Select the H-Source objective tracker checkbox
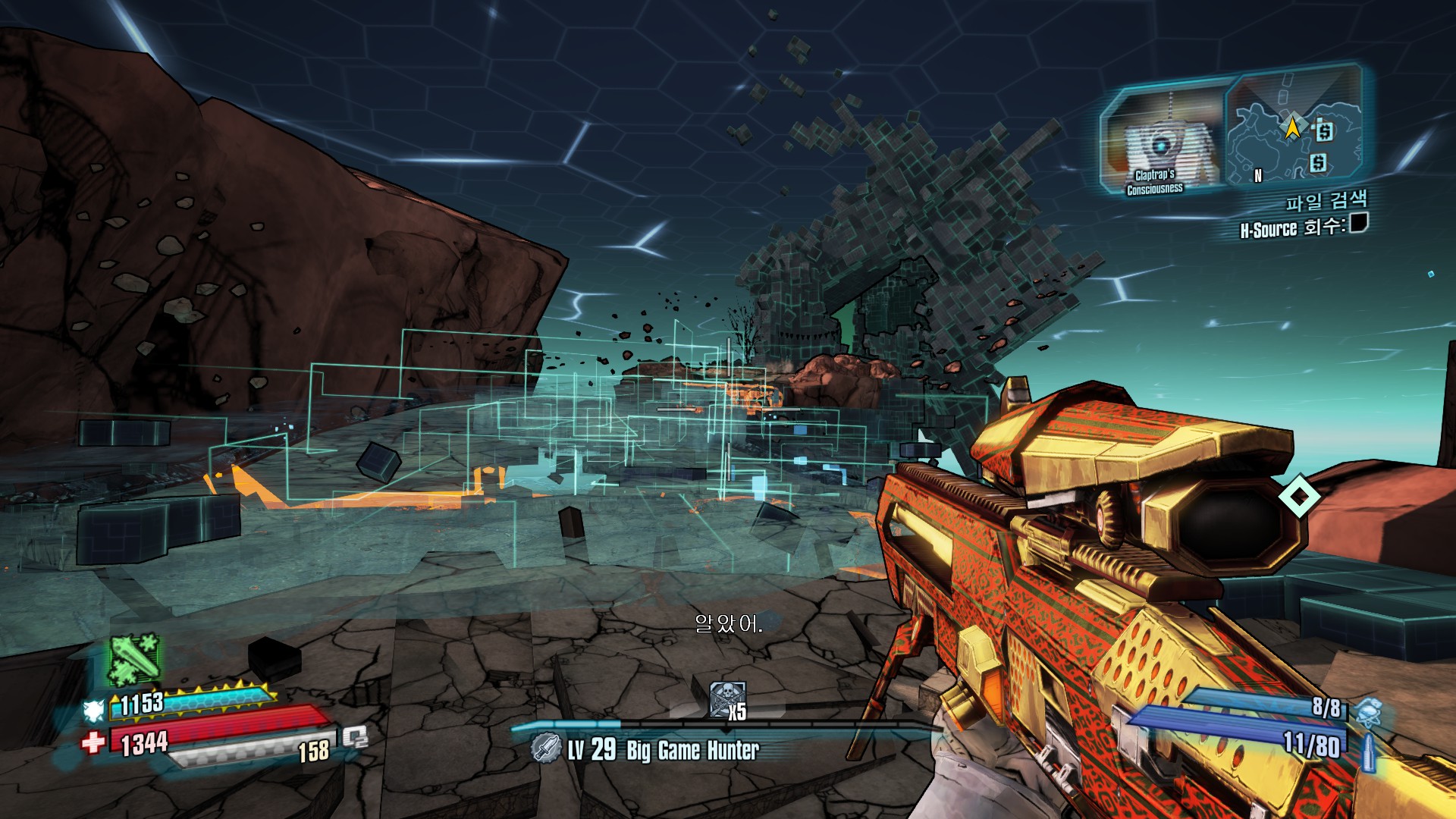This screenshot has height=819, width=1456. 1358,223
